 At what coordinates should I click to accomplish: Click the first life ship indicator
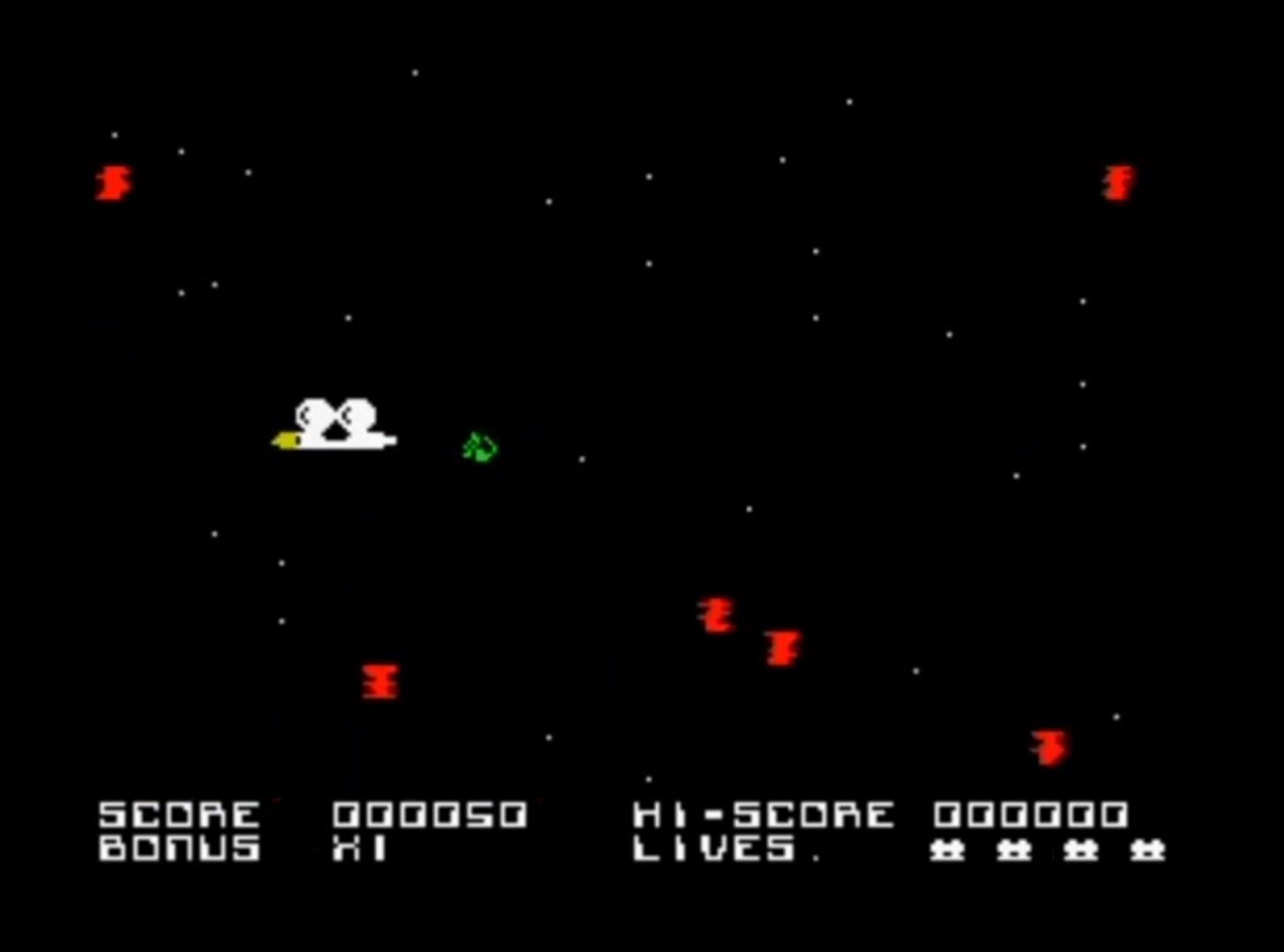[945, 851]
